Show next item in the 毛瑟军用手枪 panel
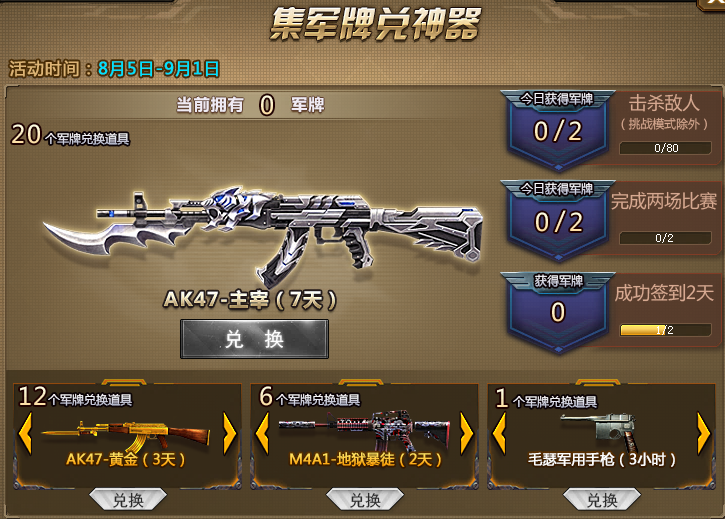Image resolution: width=725 pixels, height=519 pixels. (702, 433)
